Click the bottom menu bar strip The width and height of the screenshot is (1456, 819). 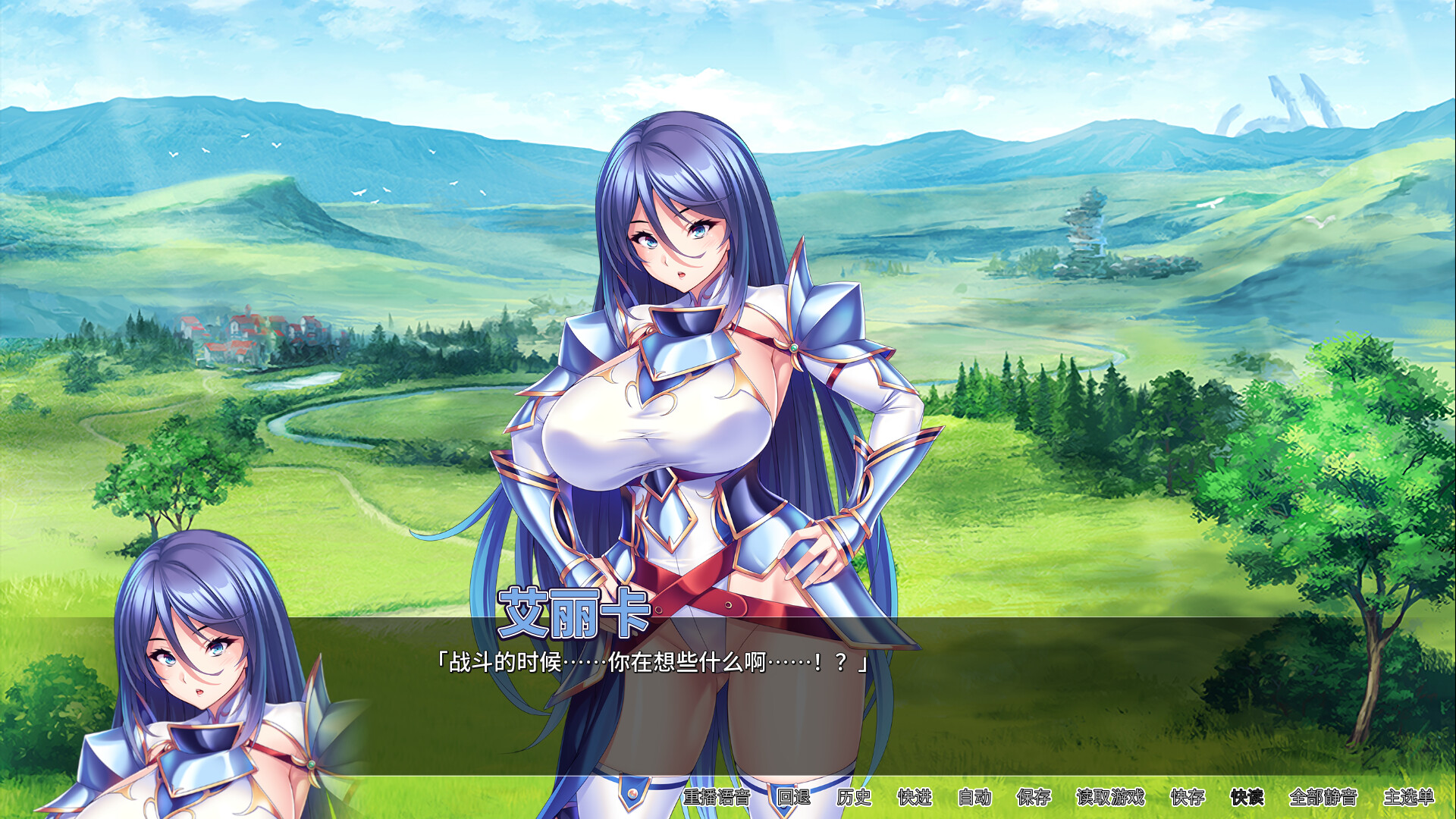click(x=1062, y=798)
